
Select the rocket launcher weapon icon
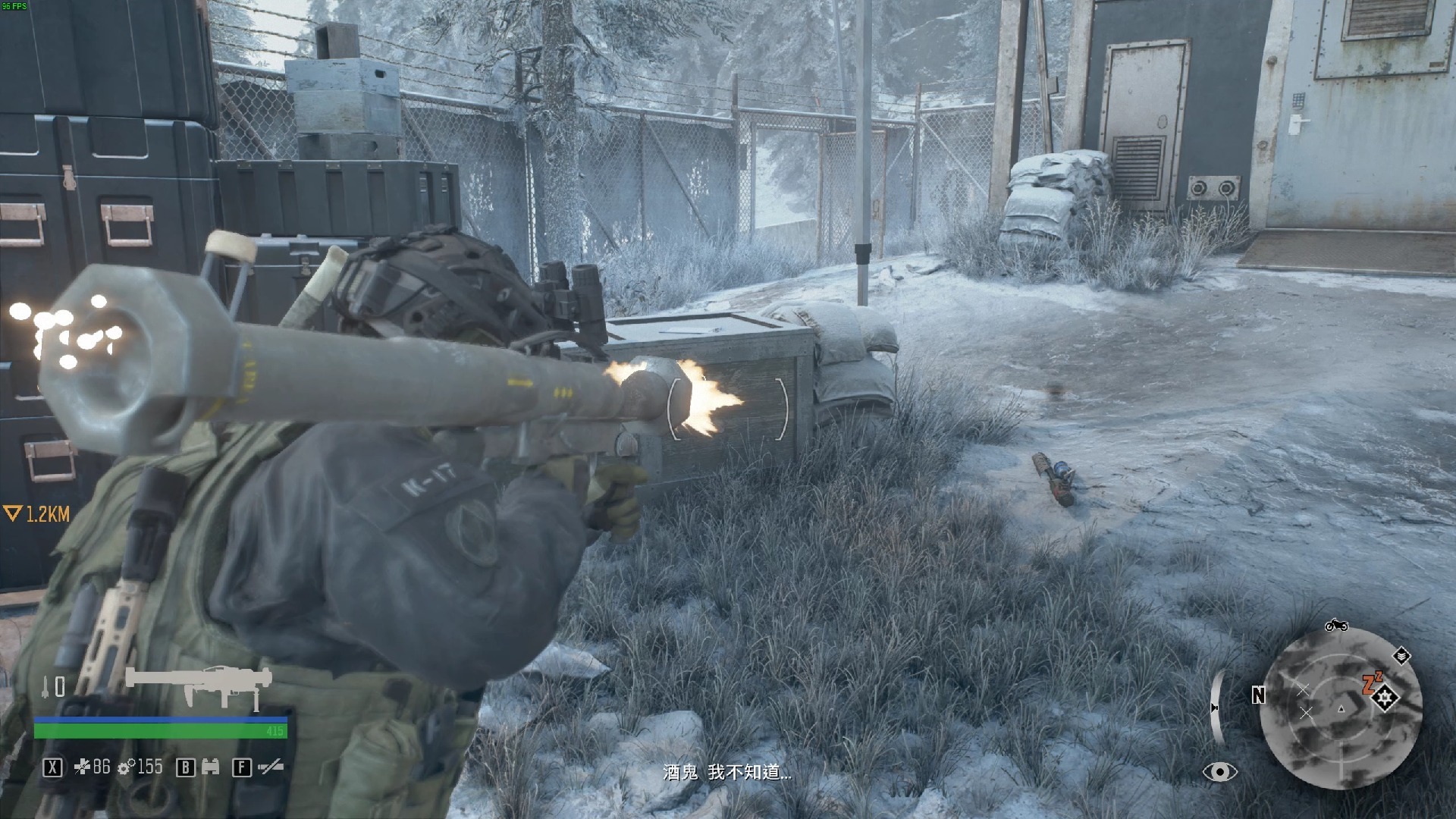pyautogui.click(x=199, y=686)
